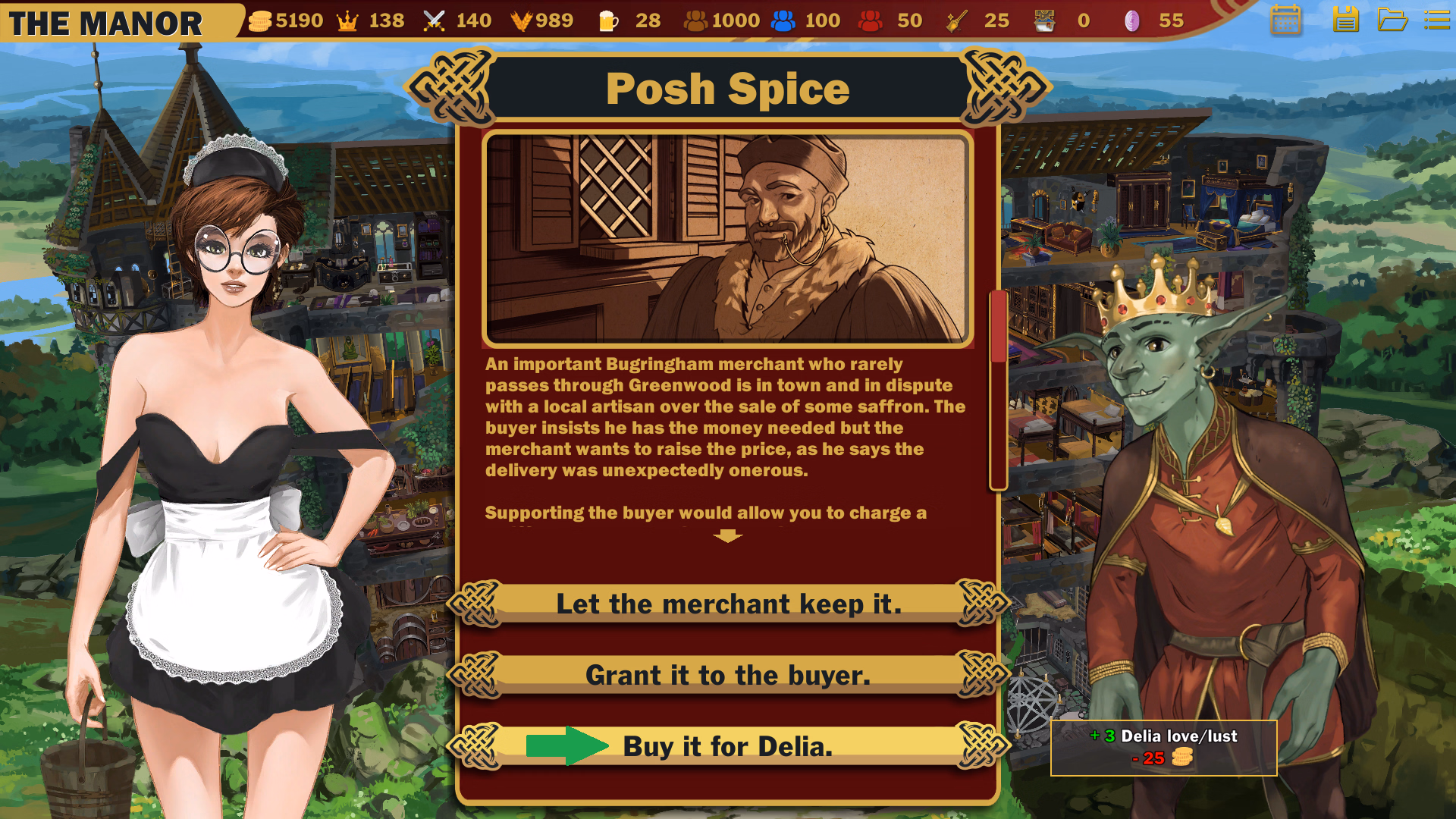This screenshot has width=1456, height=819.
Task: Pick the "Buy it for Delia." option
Action: click(x=728, y=746)
